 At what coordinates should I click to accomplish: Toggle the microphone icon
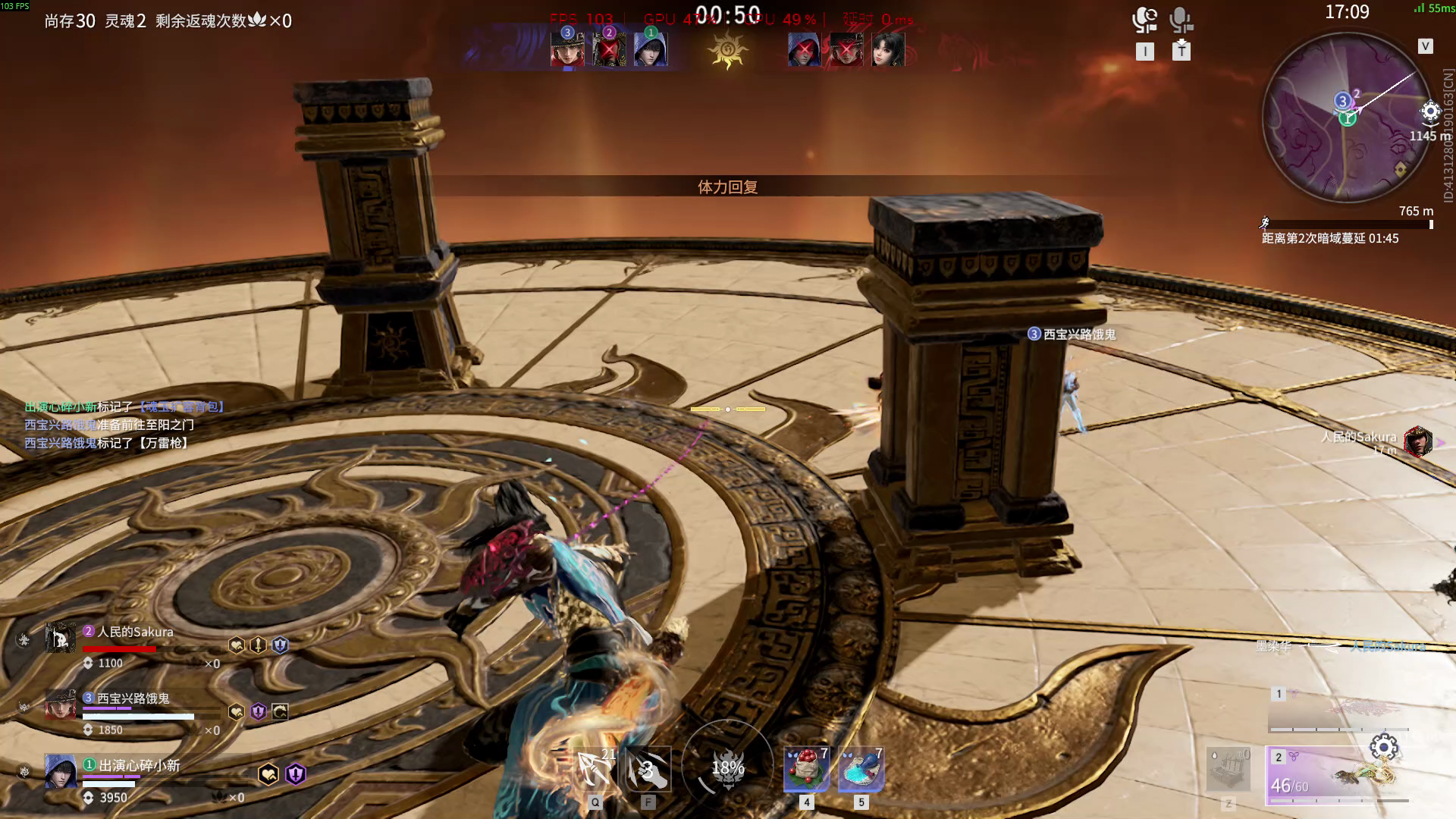click(x=1181, y=20)
